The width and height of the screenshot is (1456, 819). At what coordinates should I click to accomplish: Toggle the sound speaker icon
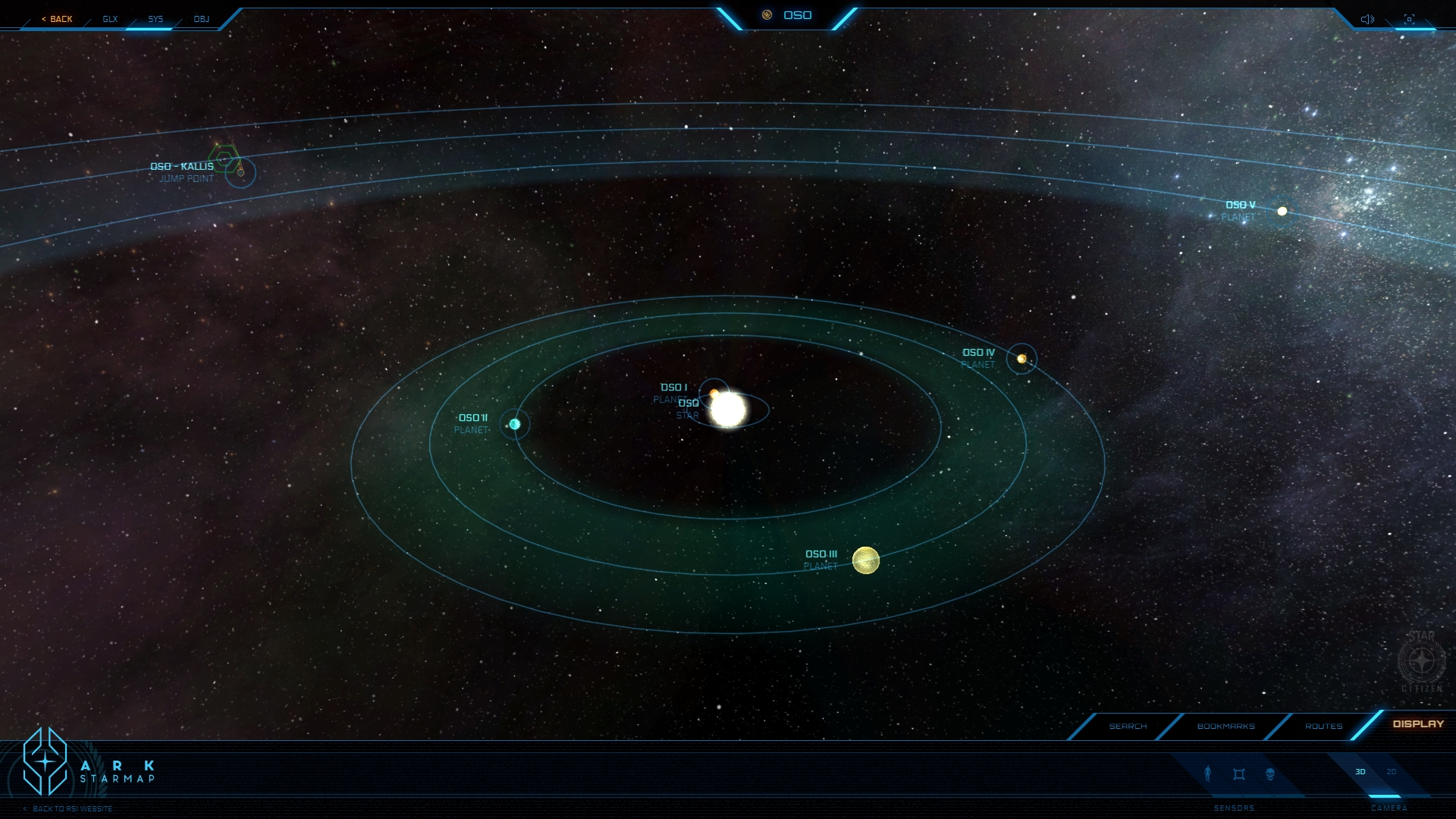click(x=1367, y=19)
